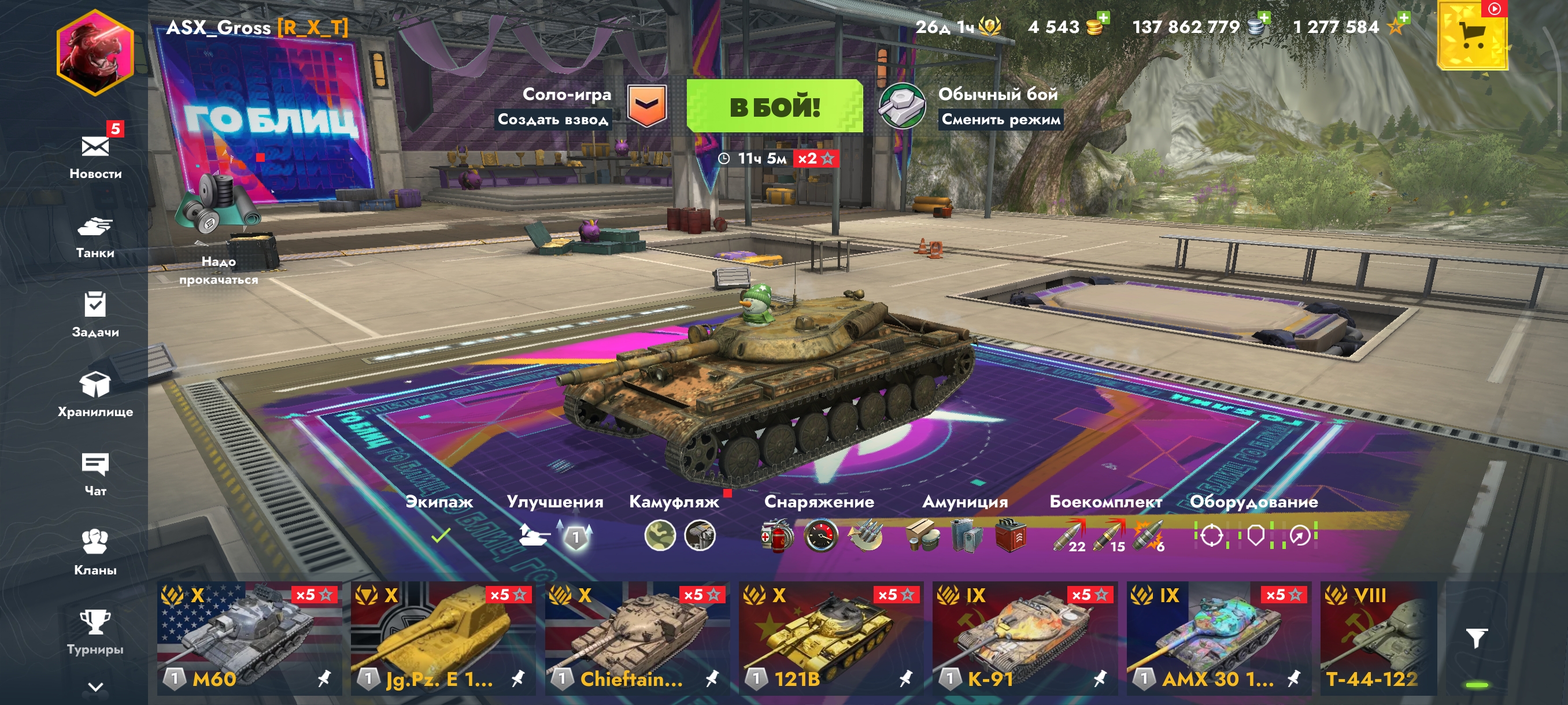Open the Чат panel
This screenshot has width=1568, height=705.
point(95,474)
